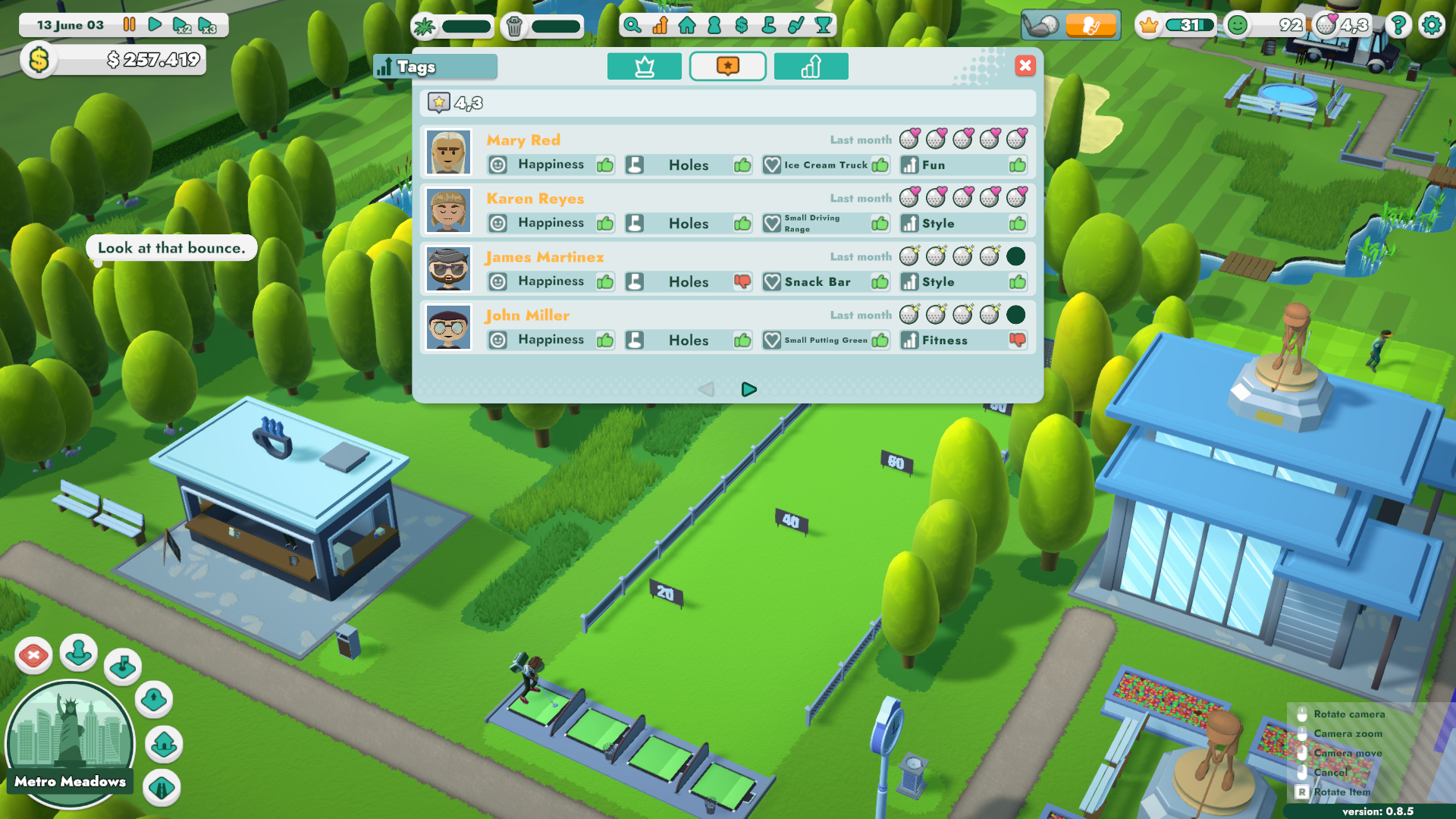Open the trophy menu in top toolbar
The width and height of the screenshot is (1456, 819).
(823, 26)
